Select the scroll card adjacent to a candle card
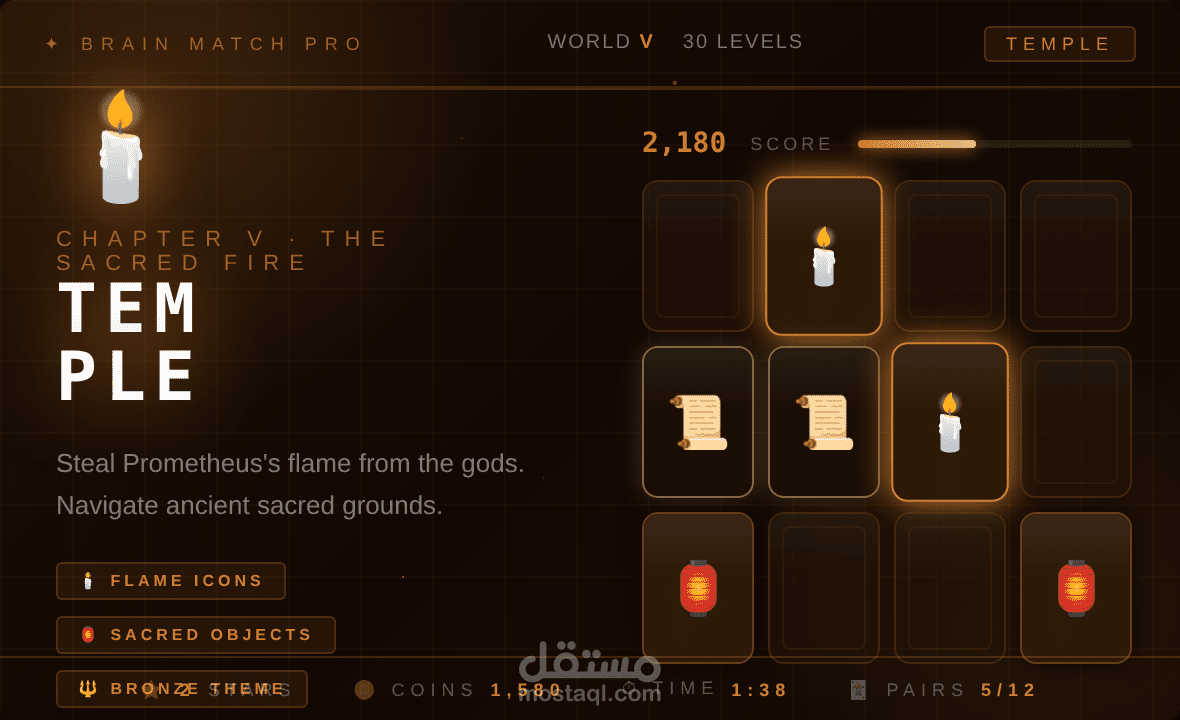 (824, 422)
